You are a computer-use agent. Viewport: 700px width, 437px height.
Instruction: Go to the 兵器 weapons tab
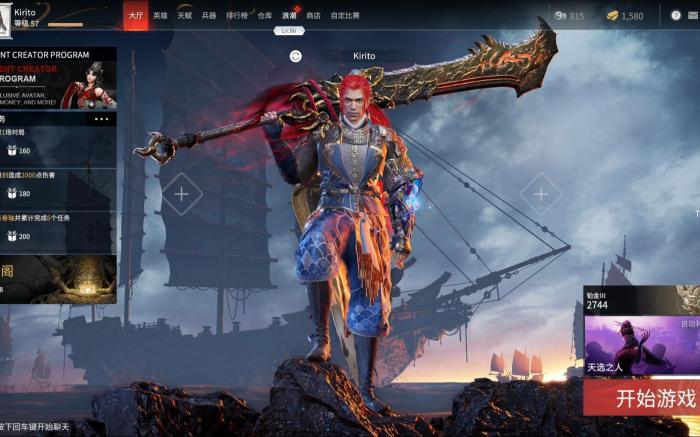pos(209,16)
